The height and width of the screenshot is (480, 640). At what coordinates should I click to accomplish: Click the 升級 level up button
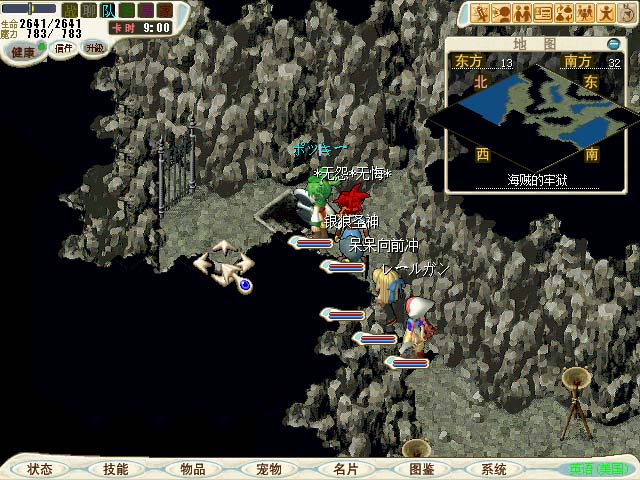(94, 47)
